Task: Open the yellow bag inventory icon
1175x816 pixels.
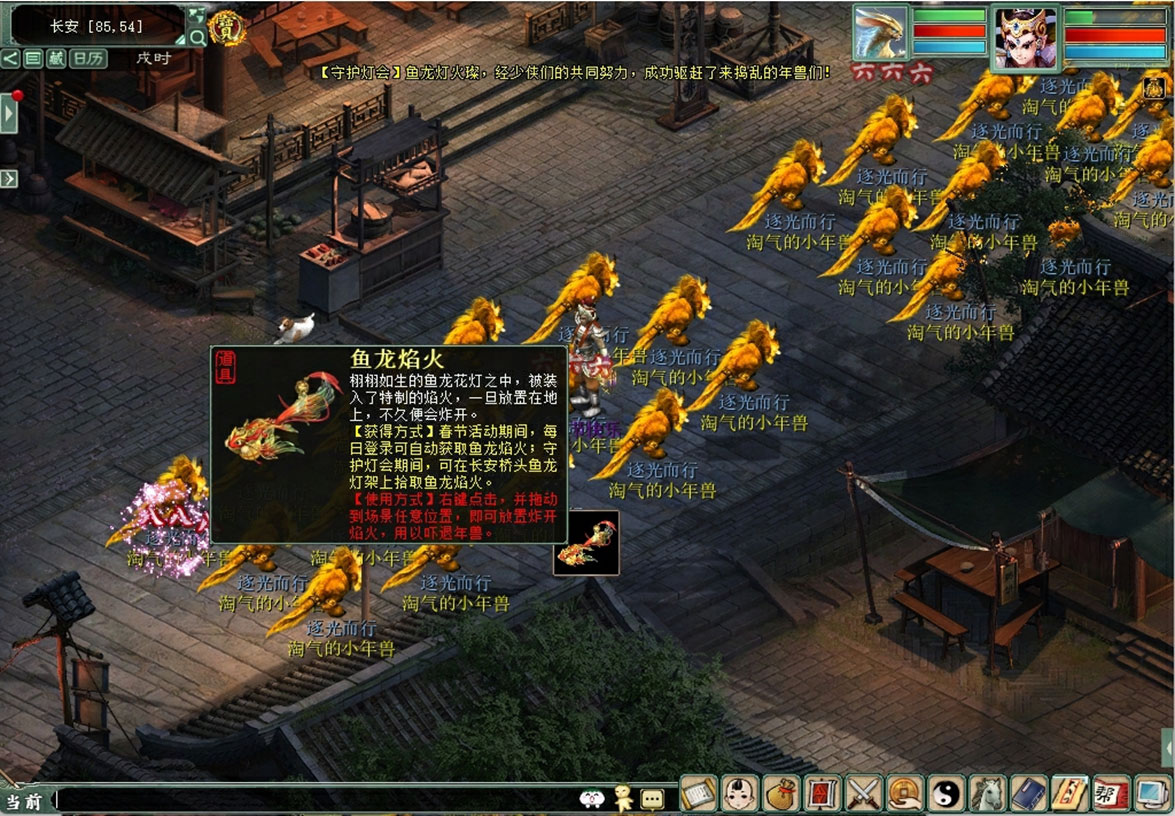Action: tap(780, 793)
